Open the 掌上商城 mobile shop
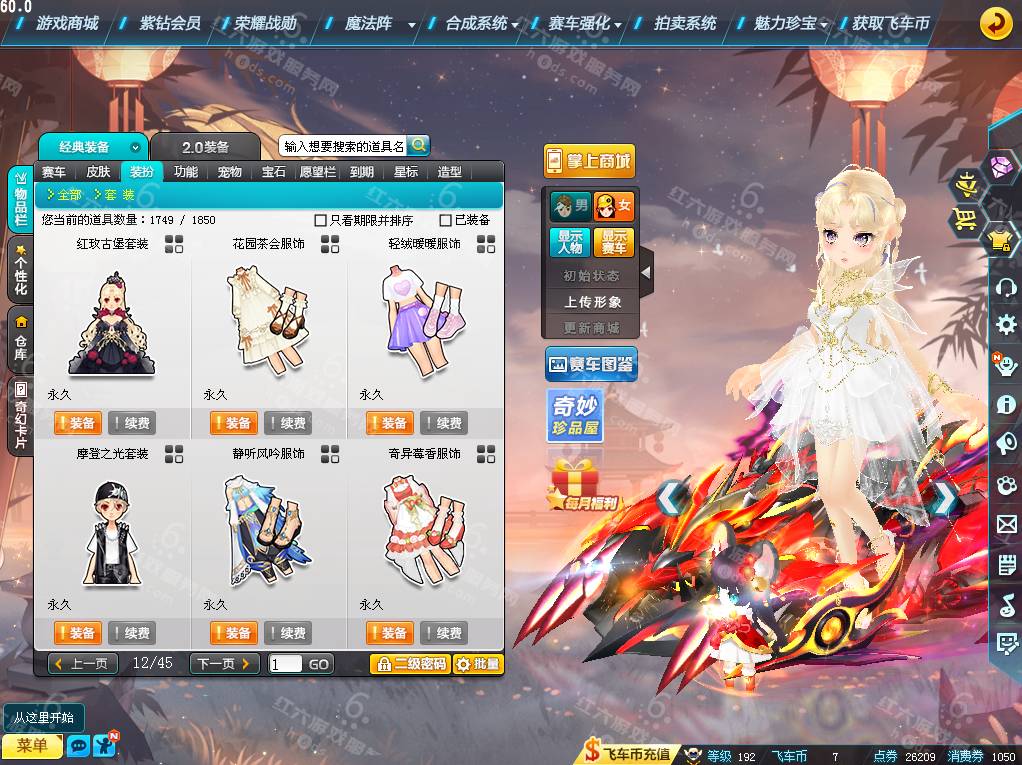The height and width of the screenshot is (765, 1022). (589, 160)
